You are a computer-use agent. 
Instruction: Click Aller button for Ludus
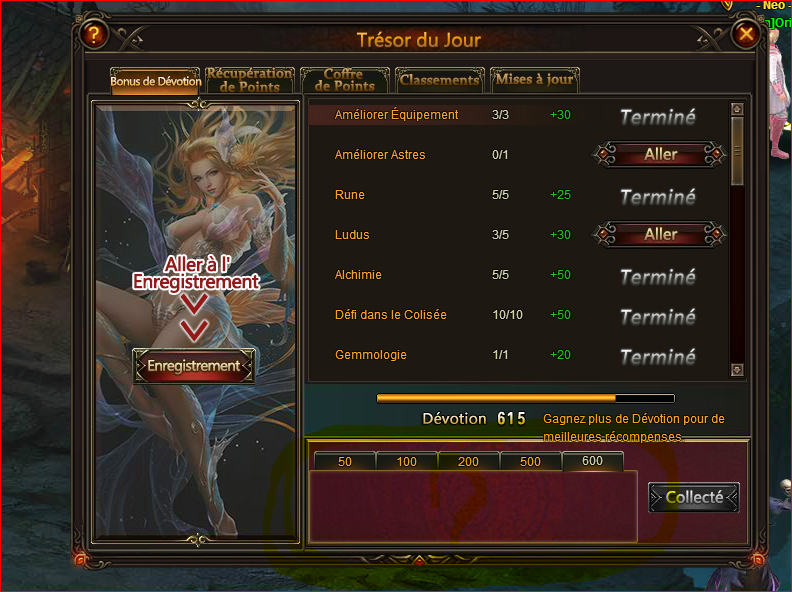[660, 234]
